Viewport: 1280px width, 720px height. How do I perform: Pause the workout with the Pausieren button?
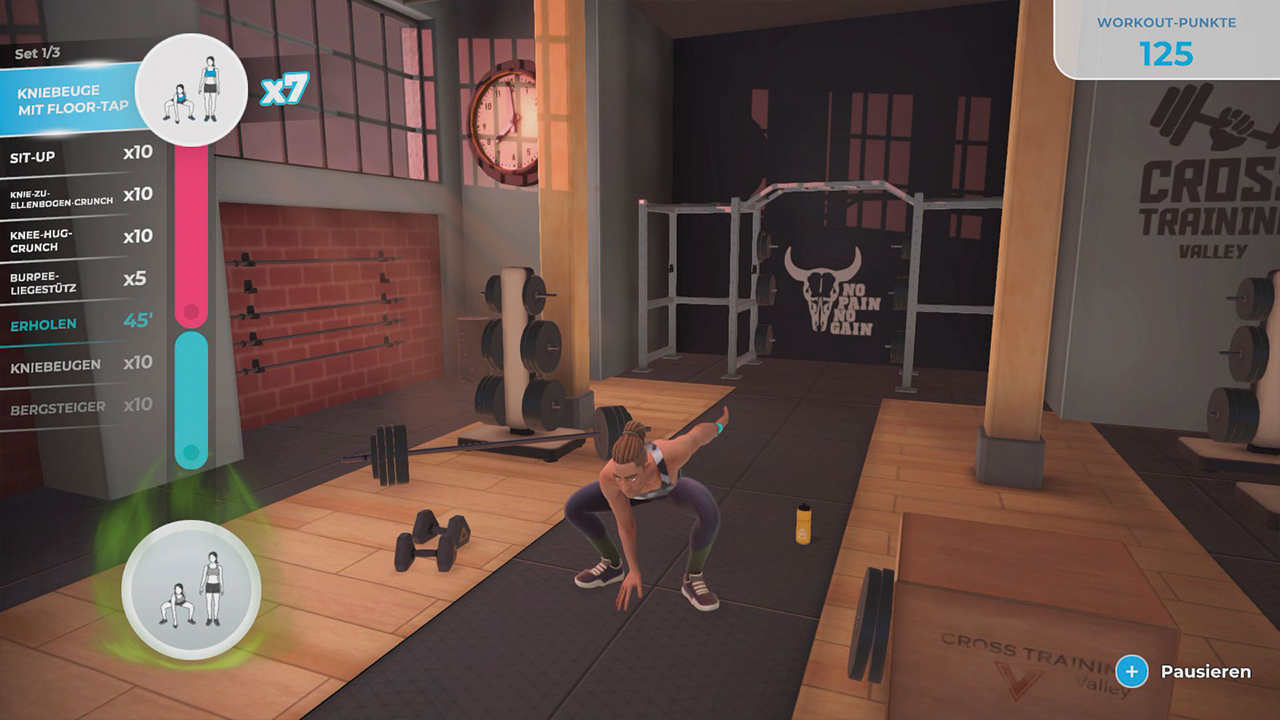1185,672
